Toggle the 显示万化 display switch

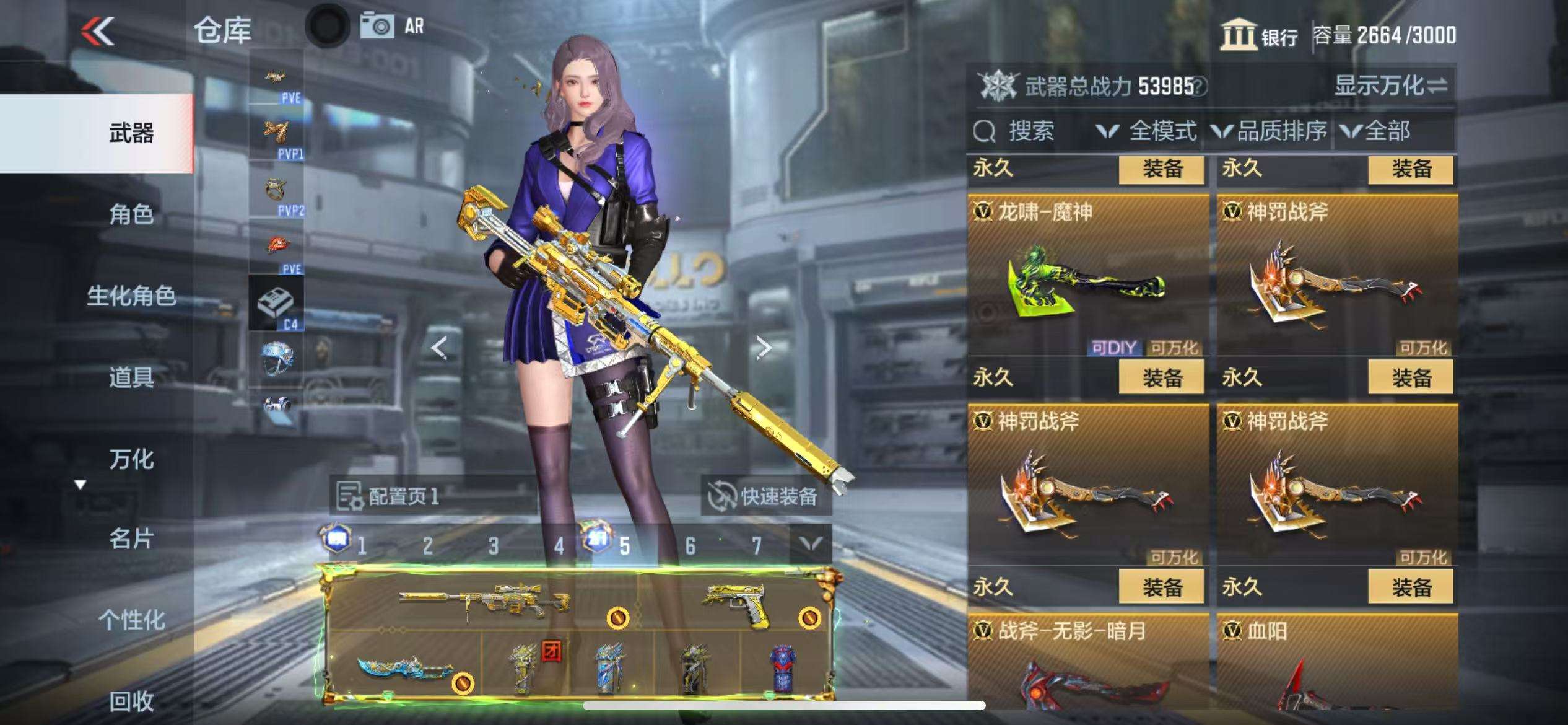(x=1390, y=86)
